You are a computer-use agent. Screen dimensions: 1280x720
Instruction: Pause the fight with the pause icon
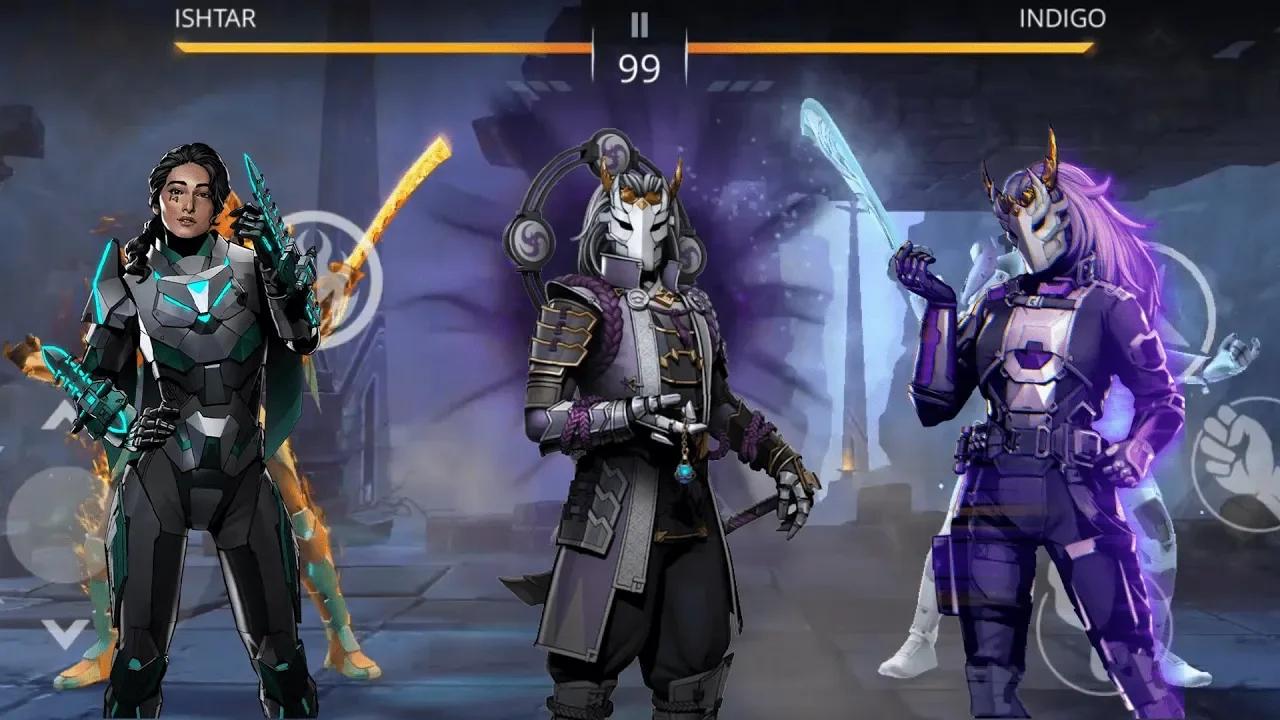pos(640,25)
